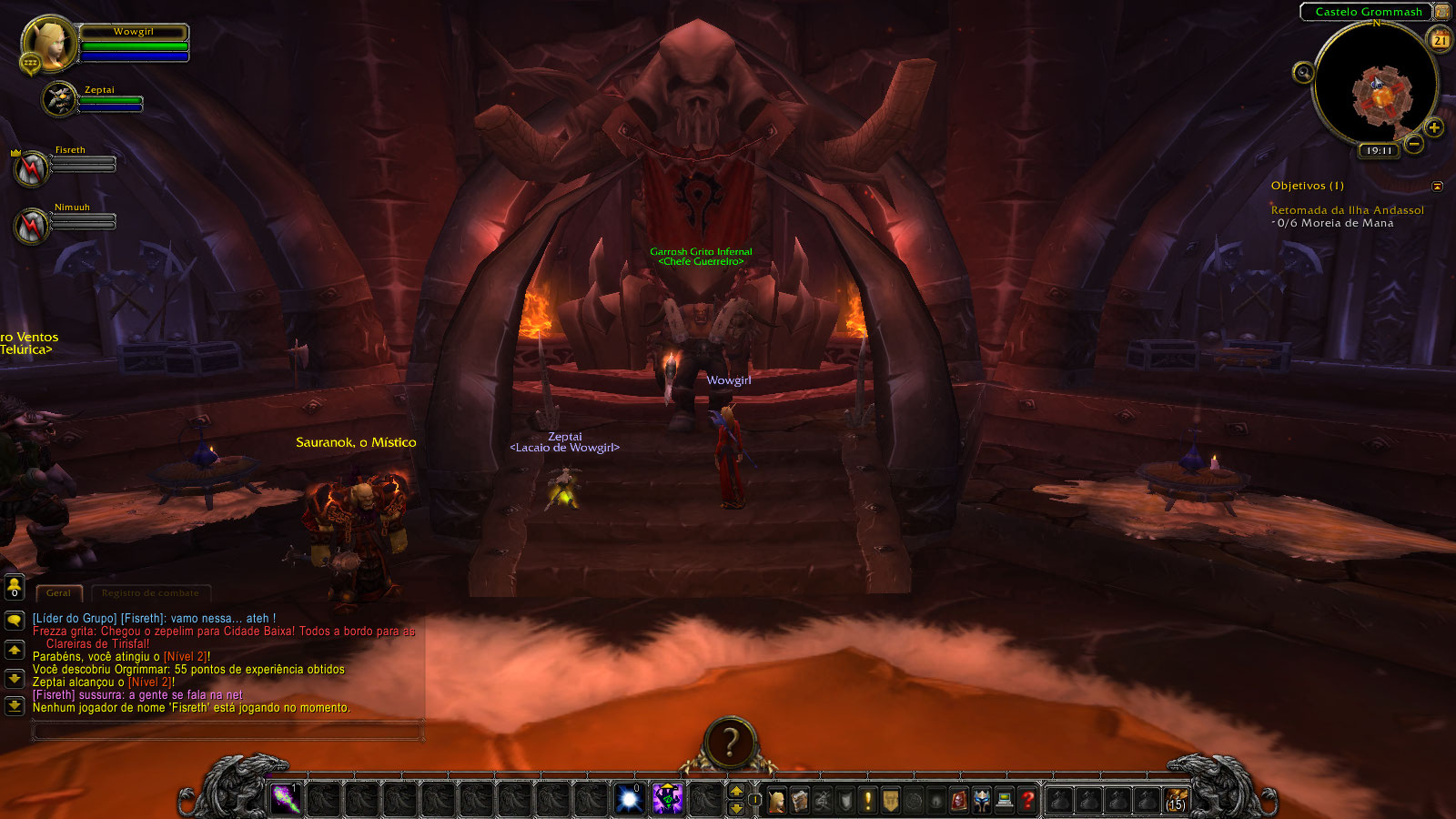Select the Retomada da Ilha Andassol quest
Screen dimensions: 1456x819
click(1347, 210)
